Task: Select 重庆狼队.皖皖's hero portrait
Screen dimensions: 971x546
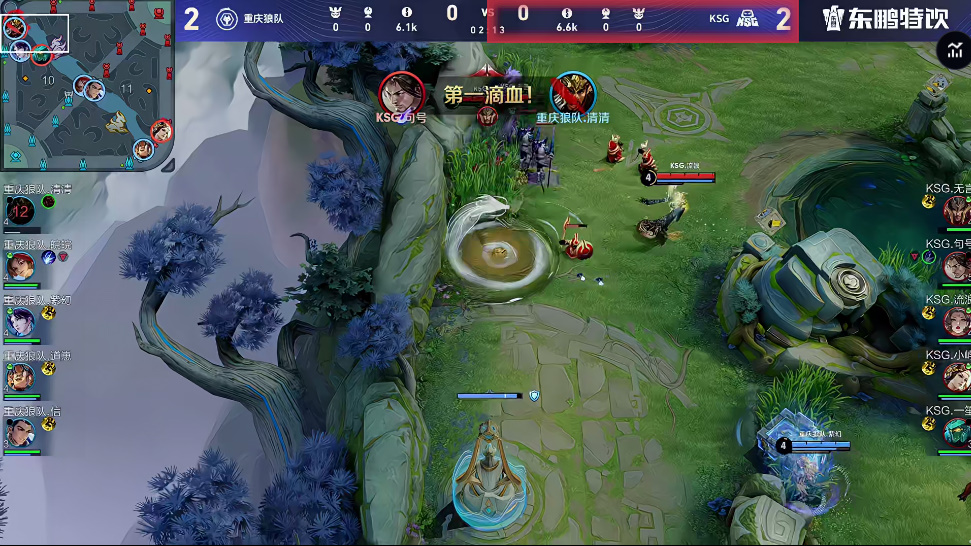Action: [19, 266]
